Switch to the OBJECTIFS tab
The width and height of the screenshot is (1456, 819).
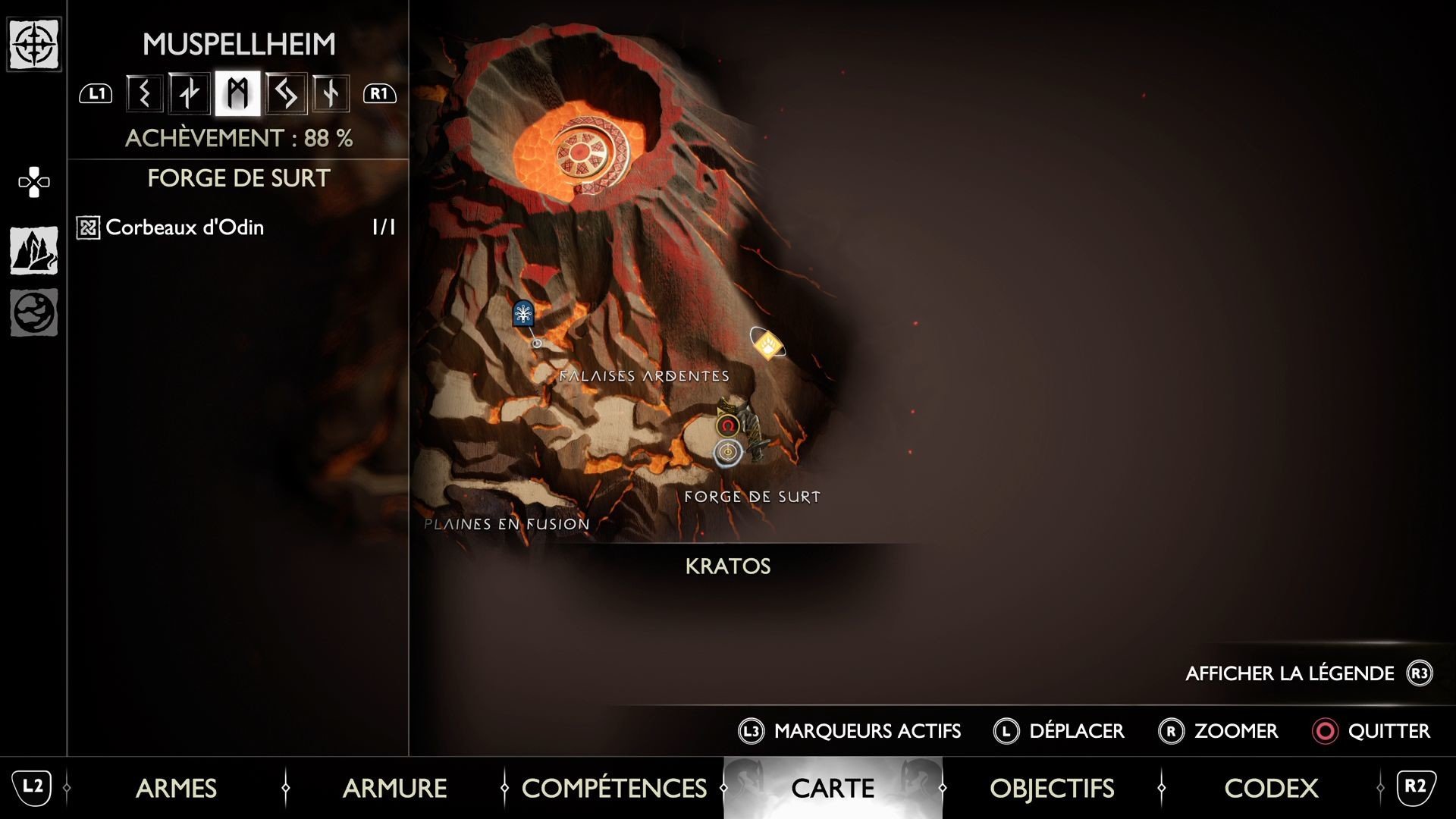(1052, 789)
